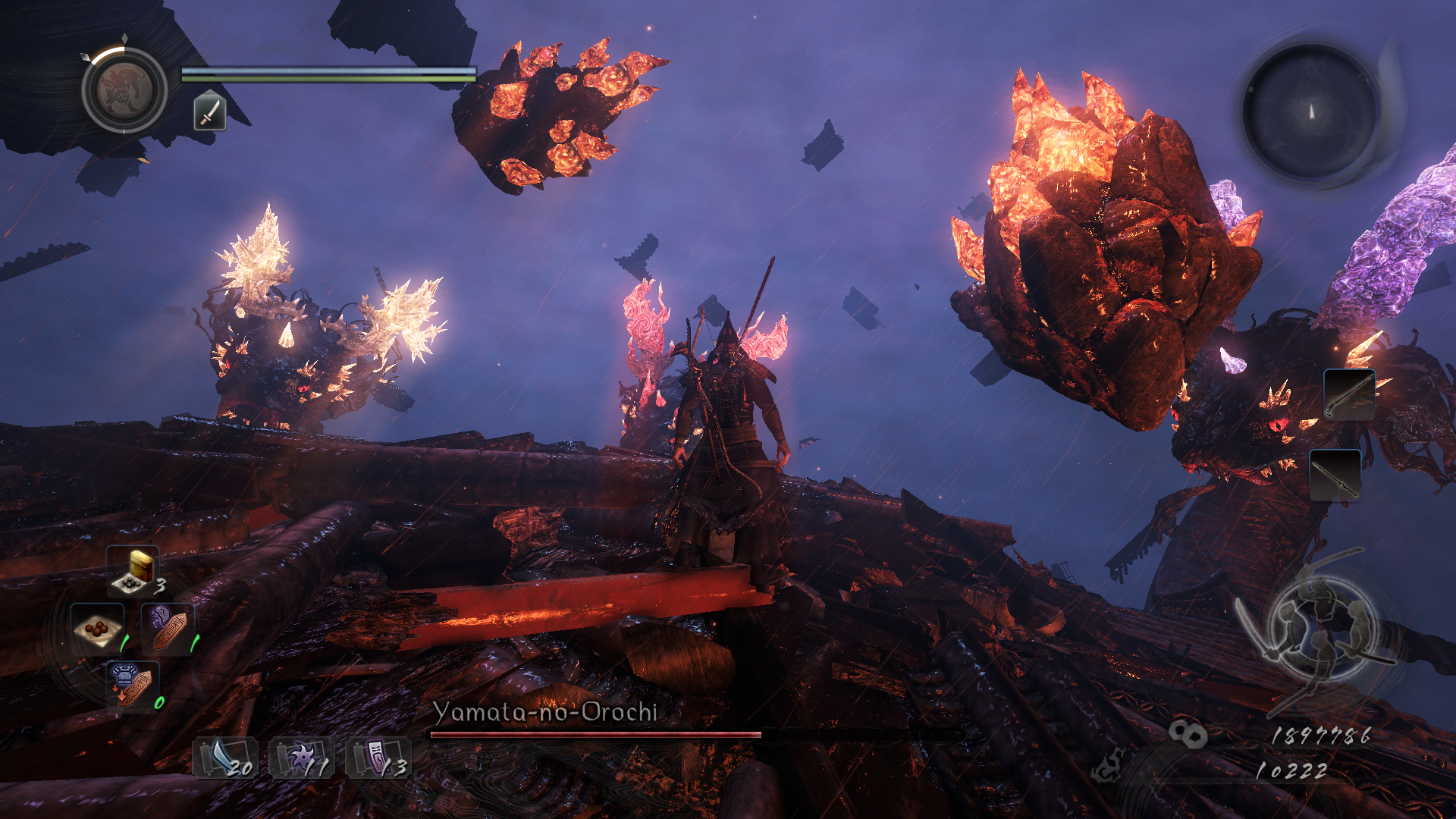Viewport: 1456px width, 819px height.
Task: Select the brown pellets shortcut slot
Action: pyautogui.click(x=98, y=629)
